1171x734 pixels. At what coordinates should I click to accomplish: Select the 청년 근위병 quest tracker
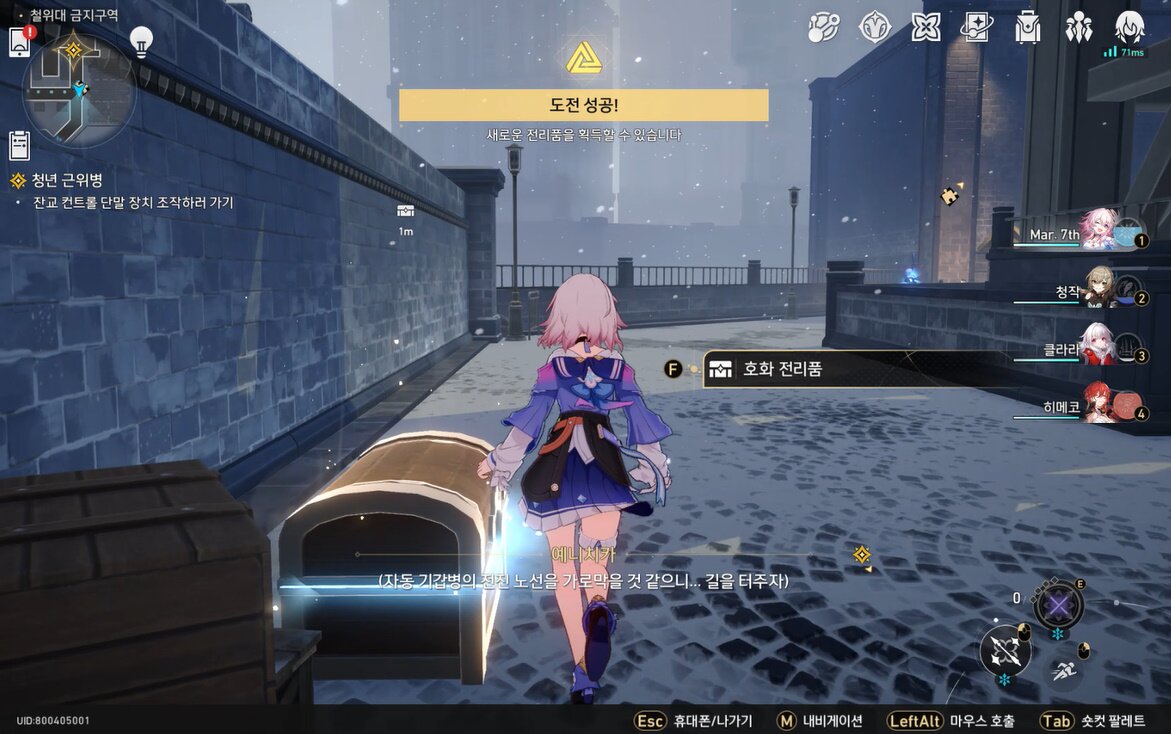pos(66,181)
